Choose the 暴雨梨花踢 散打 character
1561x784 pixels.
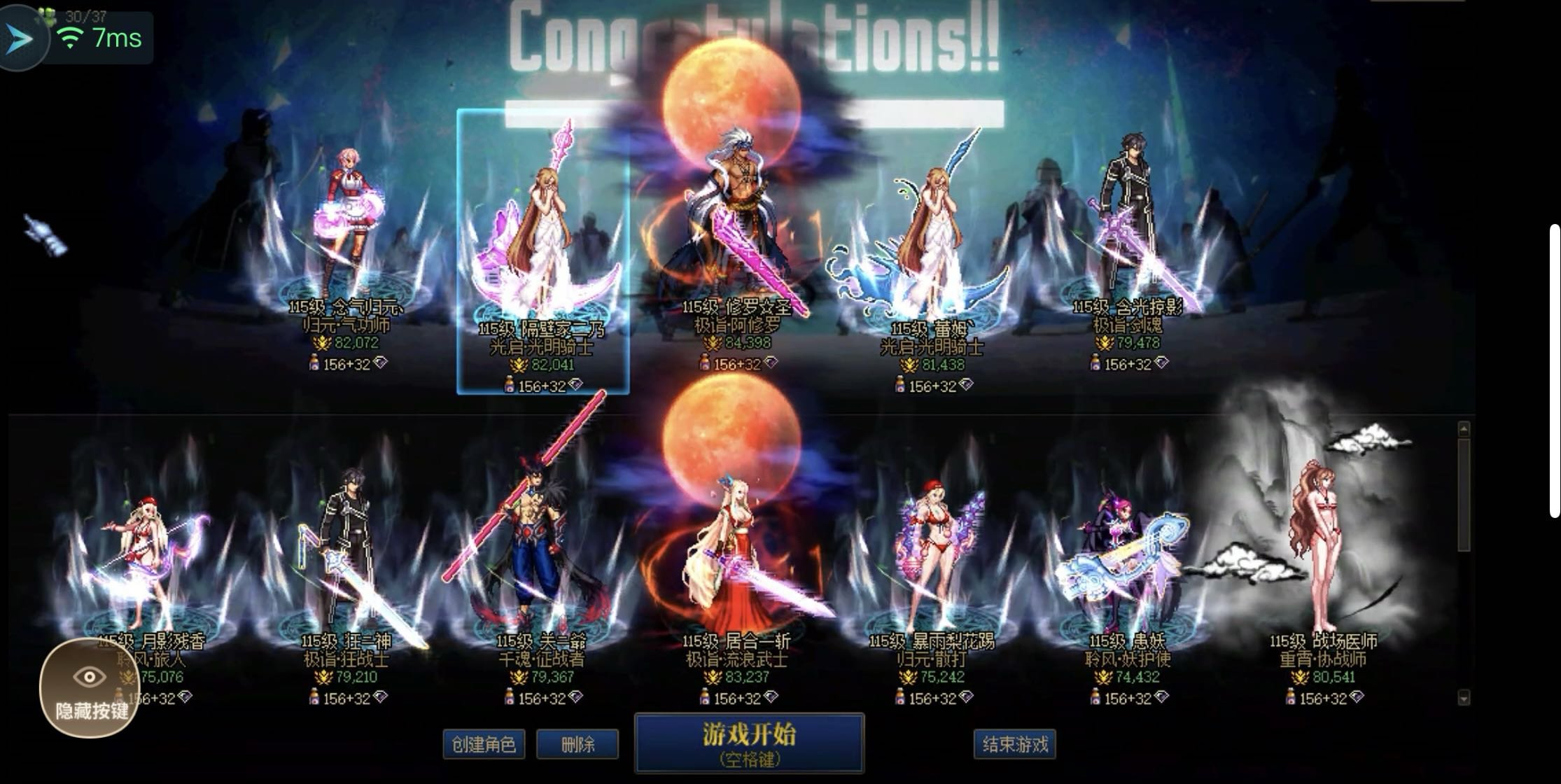[932, 560]
